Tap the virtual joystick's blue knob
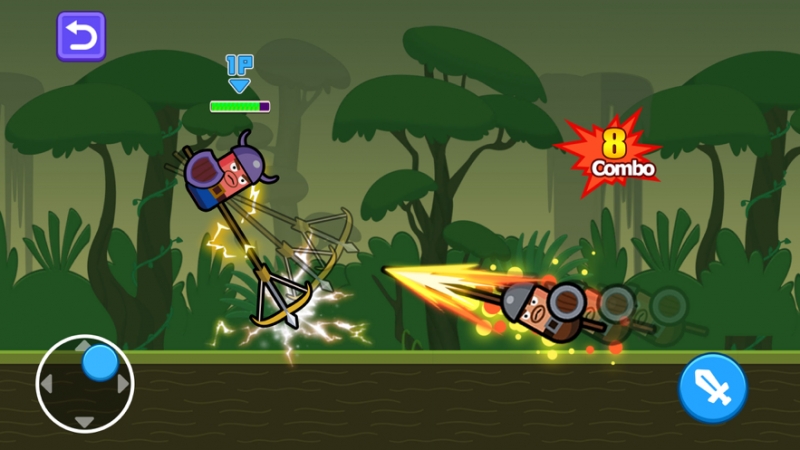Screen dimensions: 800x450 [99, 362]
